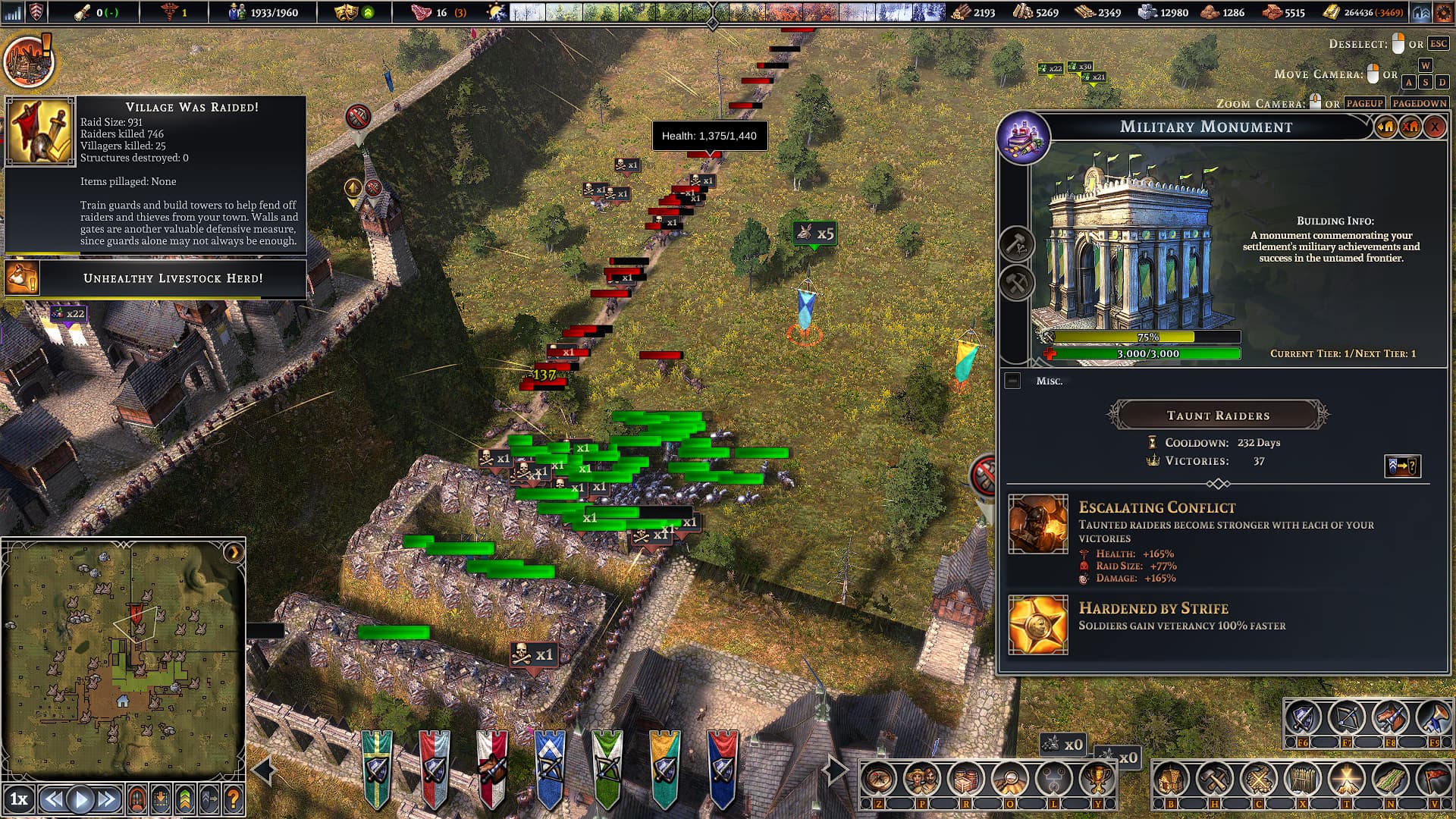Open the villagers overview icon

(x=922, y=779)
